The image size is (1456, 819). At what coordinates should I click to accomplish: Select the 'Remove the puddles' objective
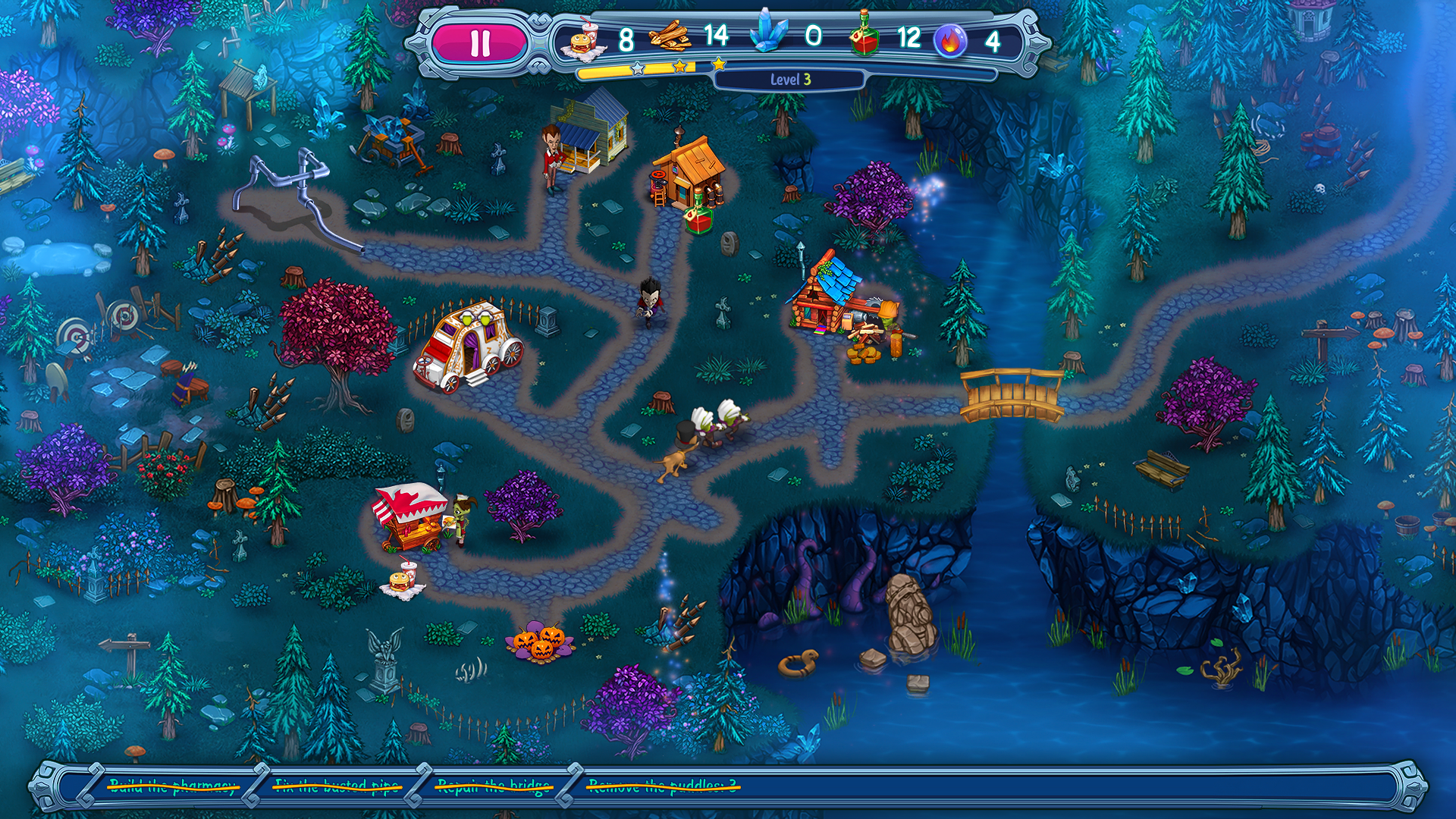[x=663, y=786]
